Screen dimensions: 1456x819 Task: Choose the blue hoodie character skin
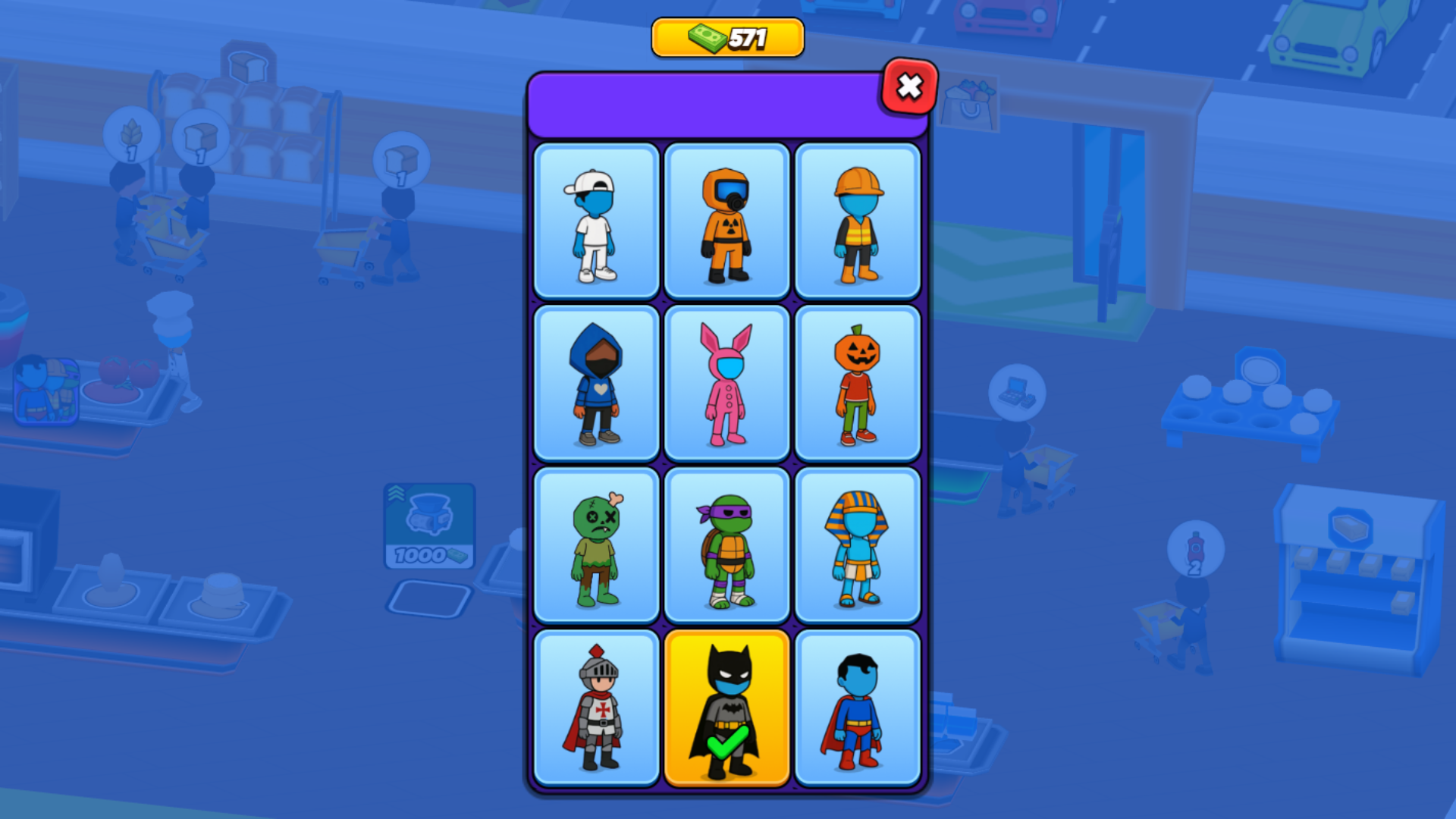point(596,383)
